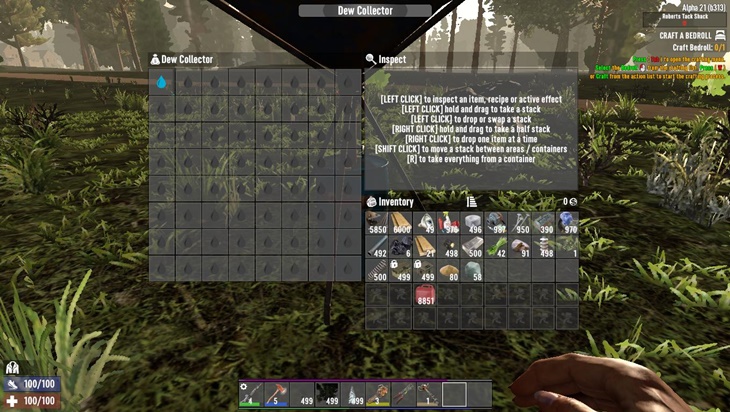Pick the rock stack of 91
The image size is (730, 412).
click(521, 246)
